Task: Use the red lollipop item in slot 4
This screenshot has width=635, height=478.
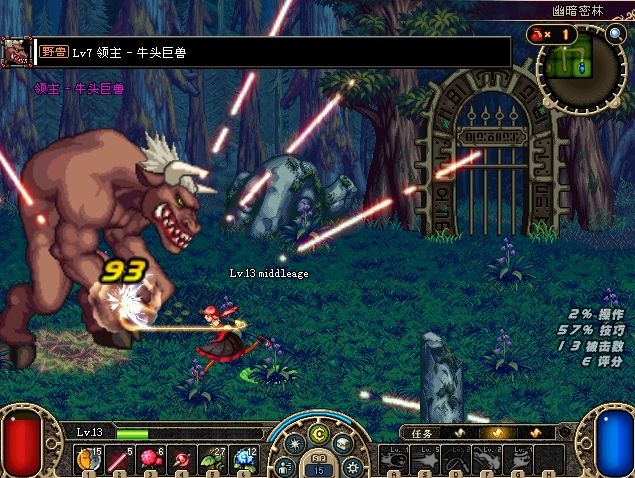Action: tap(181, 459)
